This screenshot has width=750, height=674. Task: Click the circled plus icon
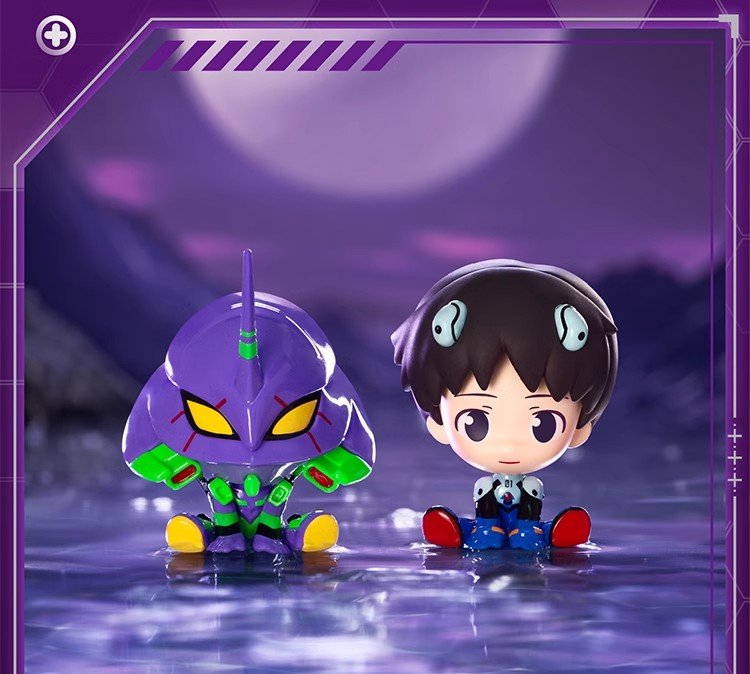point(56,36)
